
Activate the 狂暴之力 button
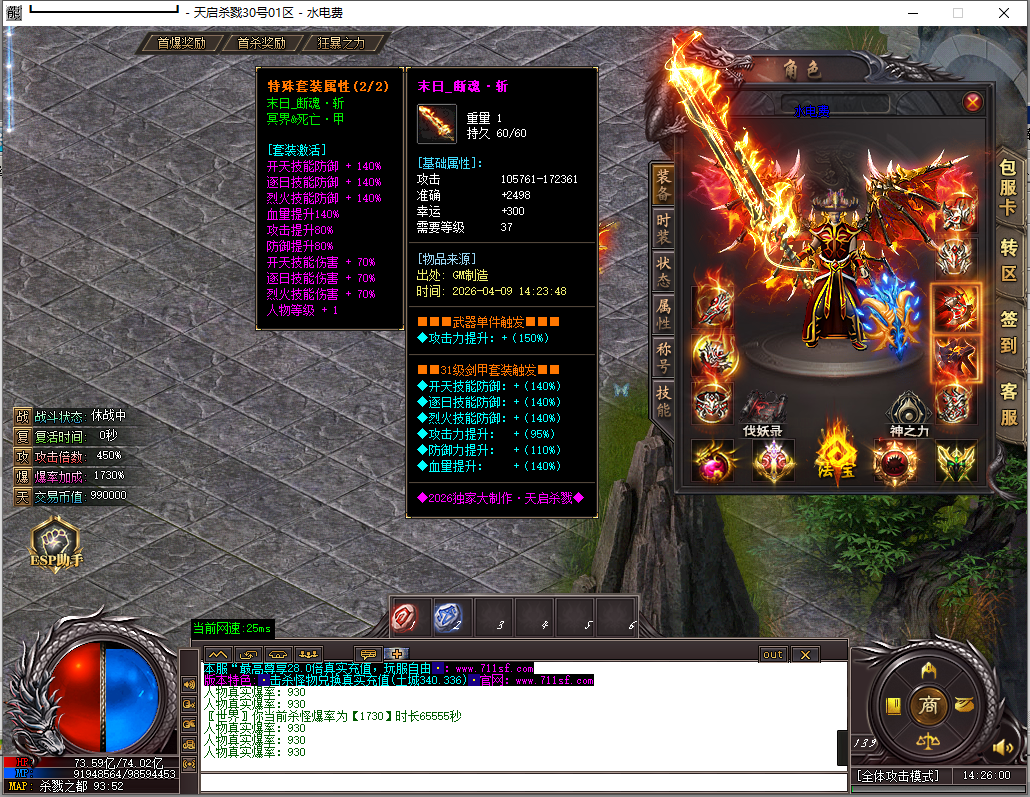point(341,43)
